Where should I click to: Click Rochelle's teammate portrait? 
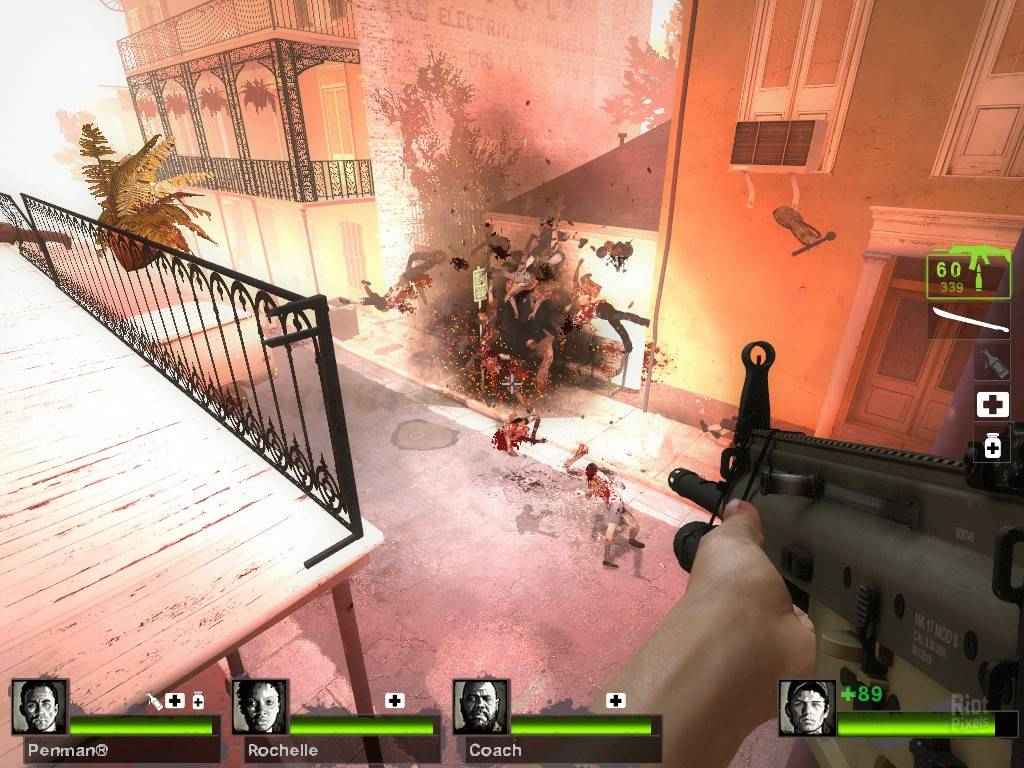coord(260,707)
